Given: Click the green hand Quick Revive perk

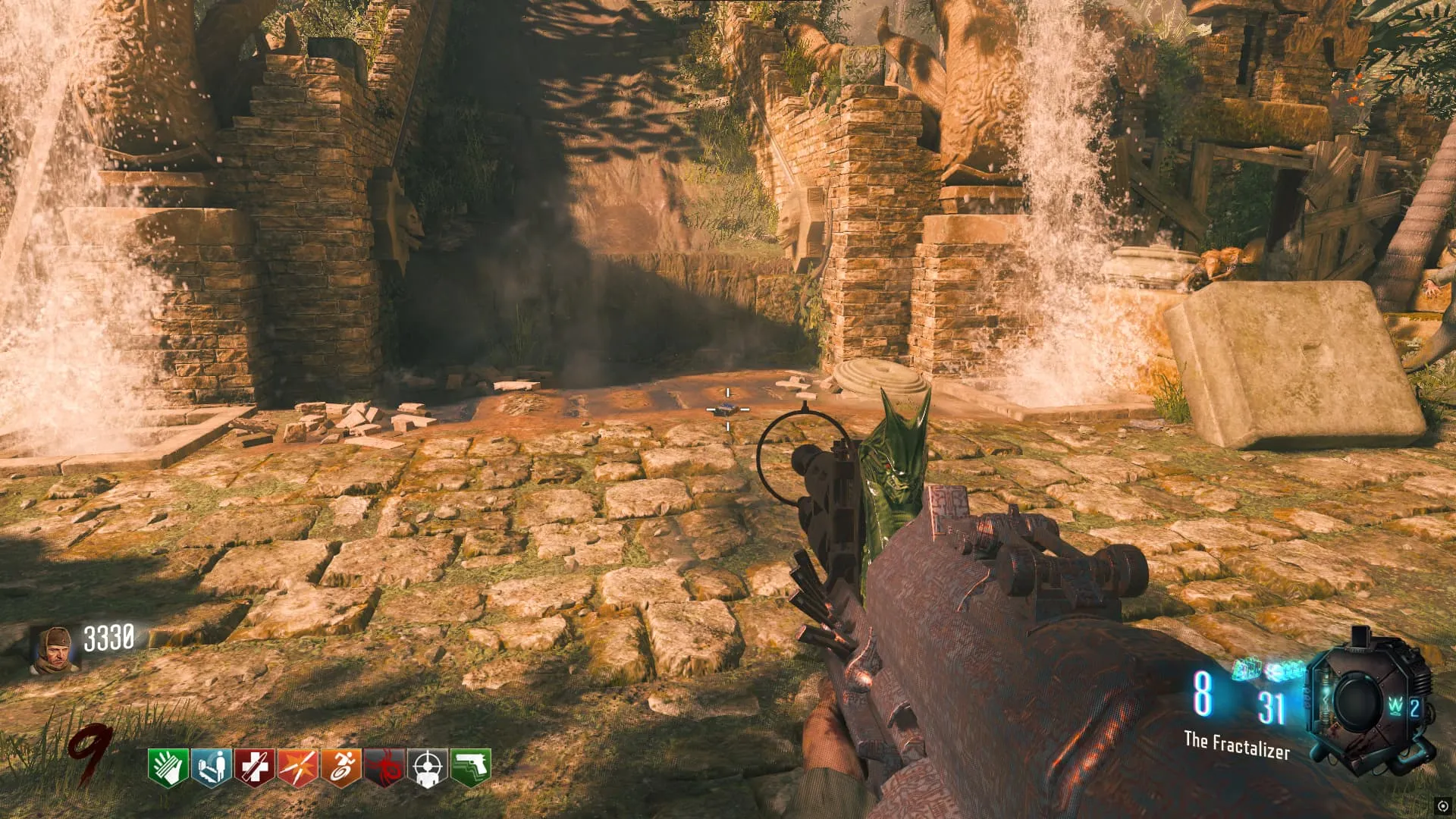Looking at the screenshot, I should point(168,767).
